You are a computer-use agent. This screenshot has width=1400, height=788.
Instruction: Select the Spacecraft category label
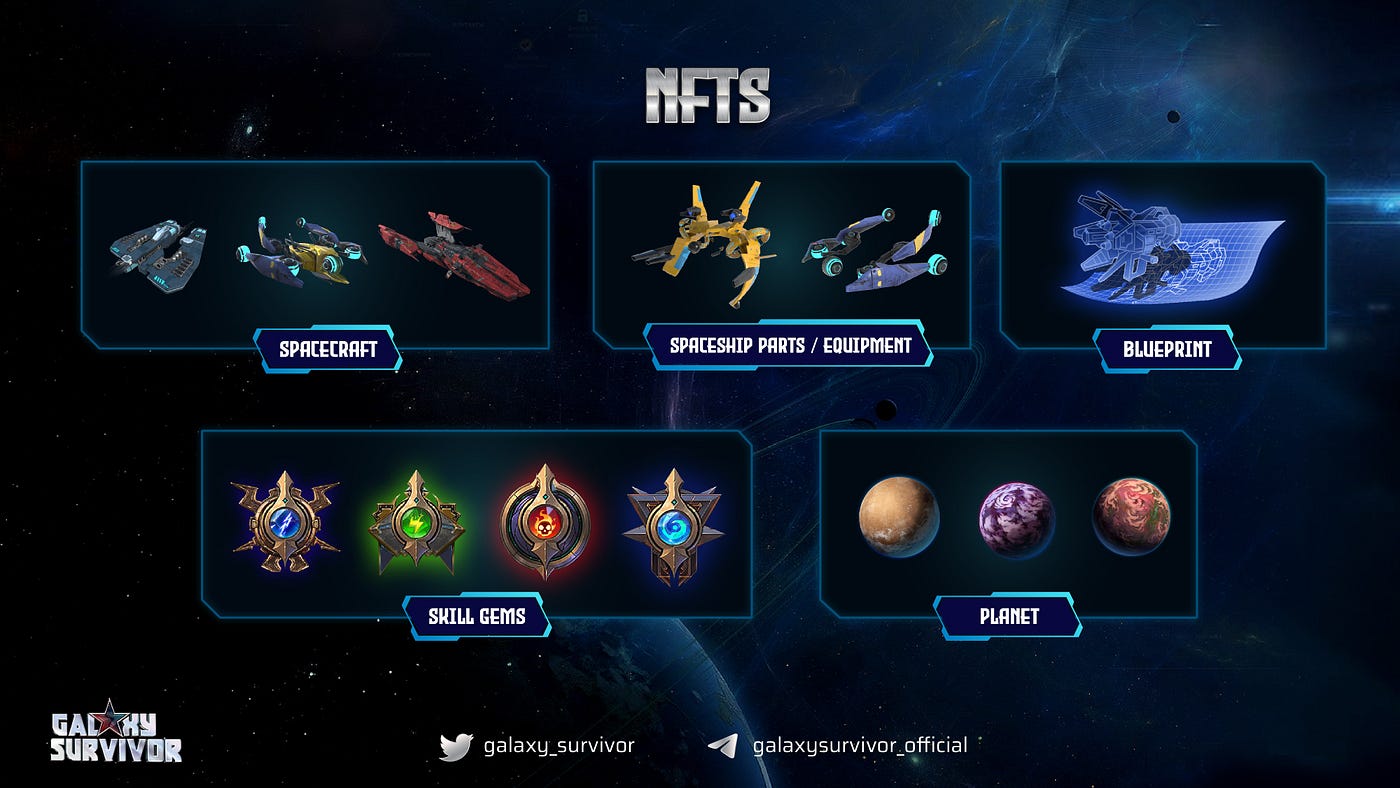(x=327, y=350)
